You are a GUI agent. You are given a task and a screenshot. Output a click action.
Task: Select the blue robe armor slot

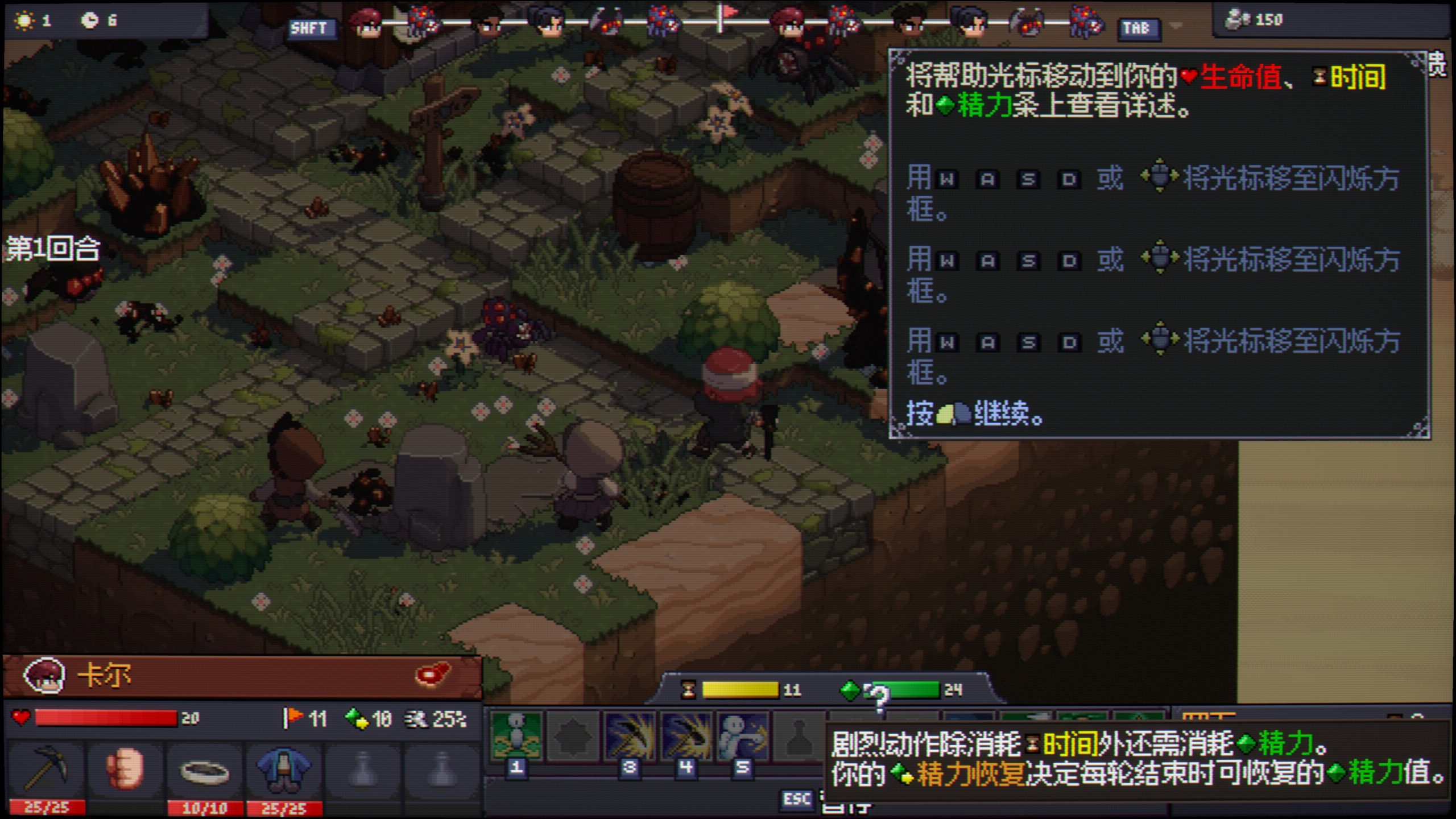coord(284,770)
